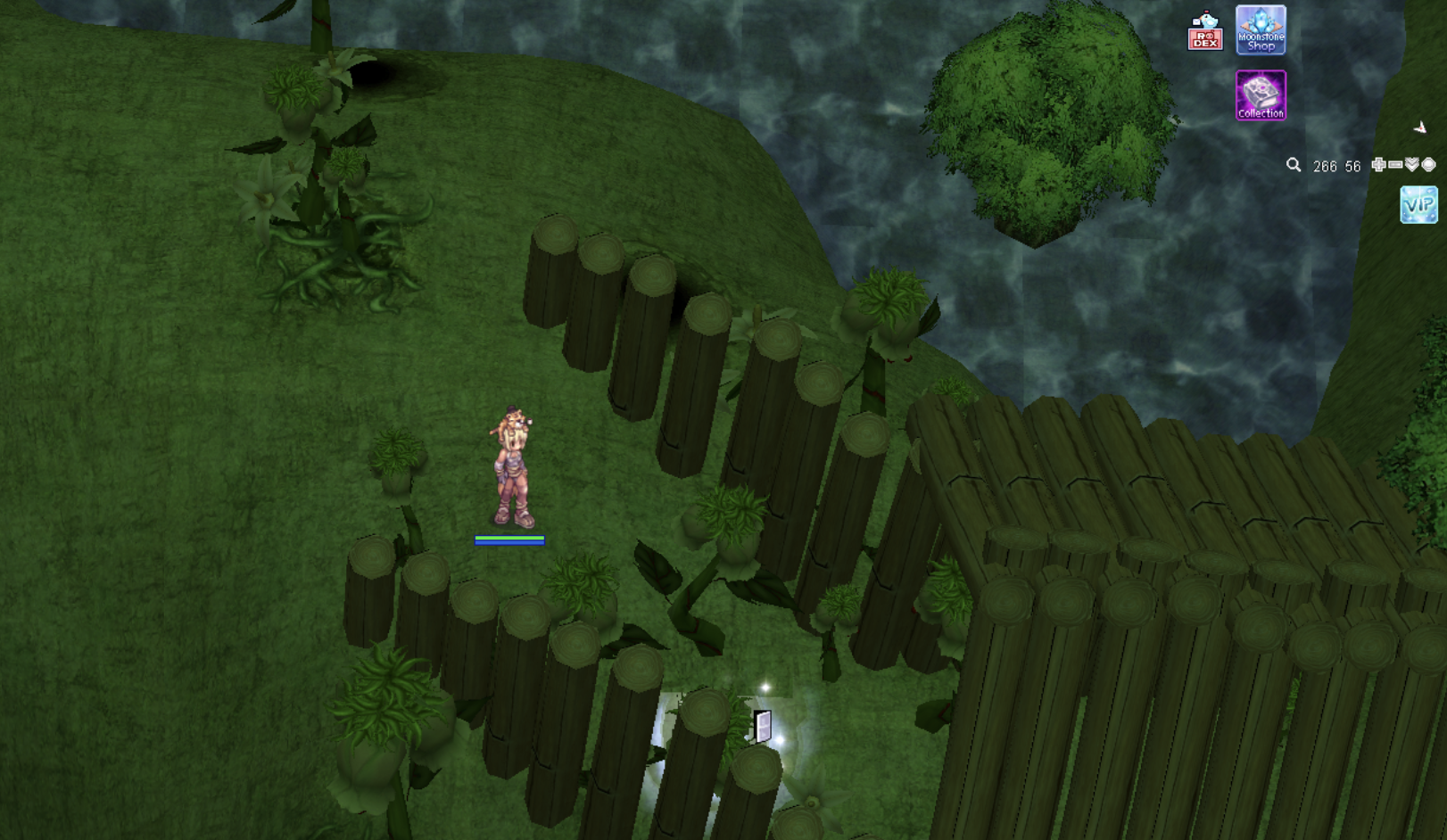Open the Moonstone Shop
Screen dimensions: 1447x840
1261,30
